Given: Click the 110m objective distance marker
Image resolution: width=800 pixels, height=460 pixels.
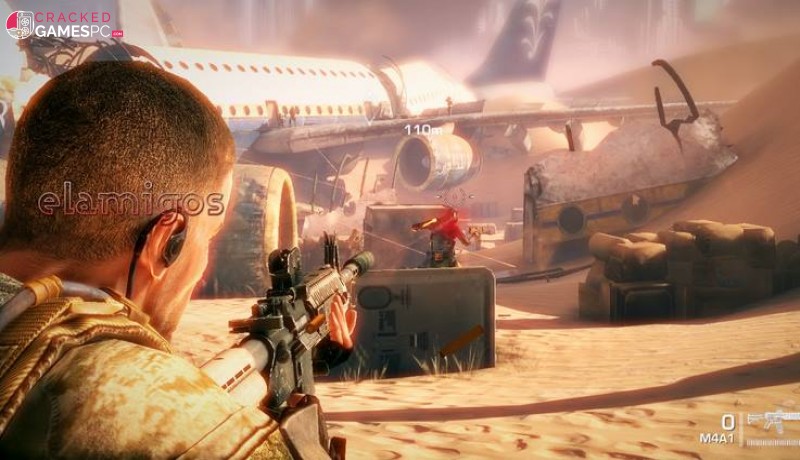Looking at the screenshot, I should (x=422, y=129).
